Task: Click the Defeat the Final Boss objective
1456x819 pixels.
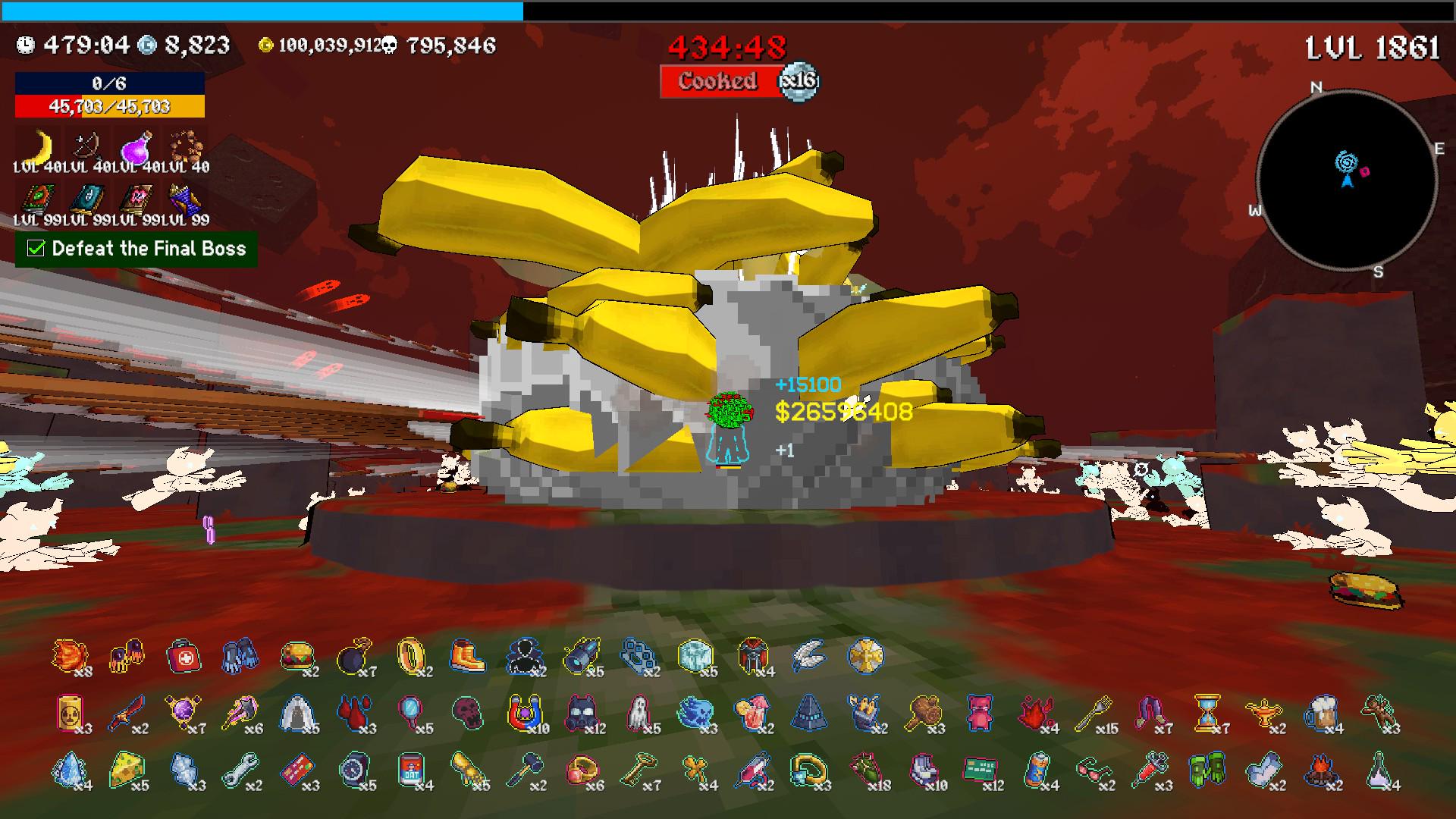Action: pyautogui.click(x=136, y=249)
